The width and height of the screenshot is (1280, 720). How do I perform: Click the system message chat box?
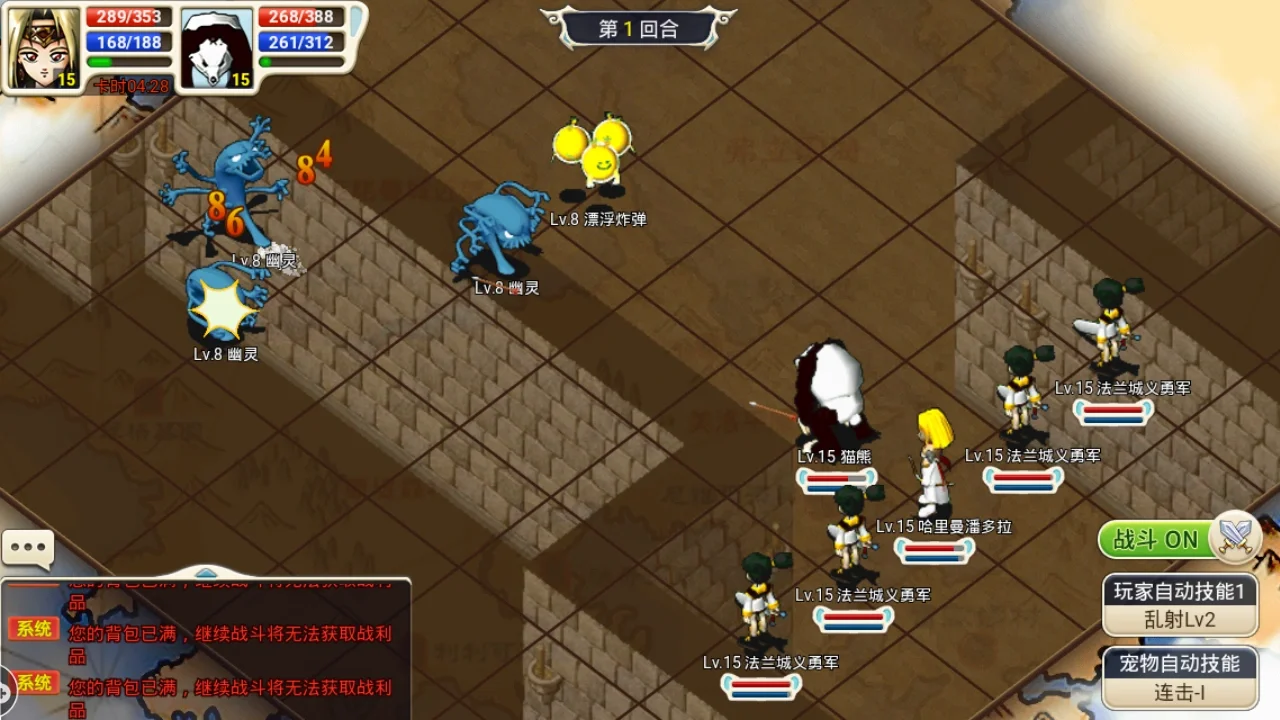coord(205,650)
